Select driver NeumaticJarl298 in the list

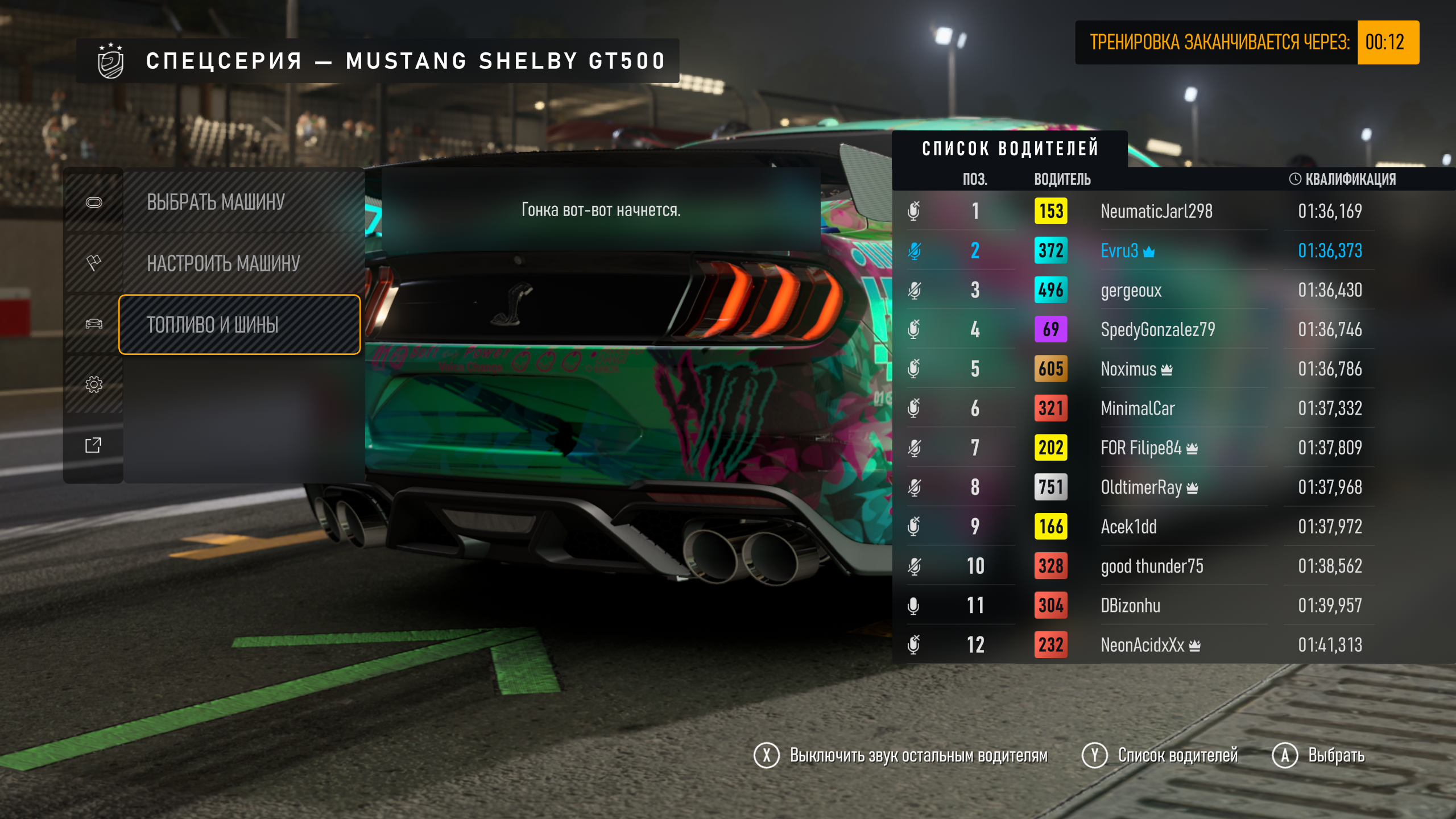(1156, 212)
